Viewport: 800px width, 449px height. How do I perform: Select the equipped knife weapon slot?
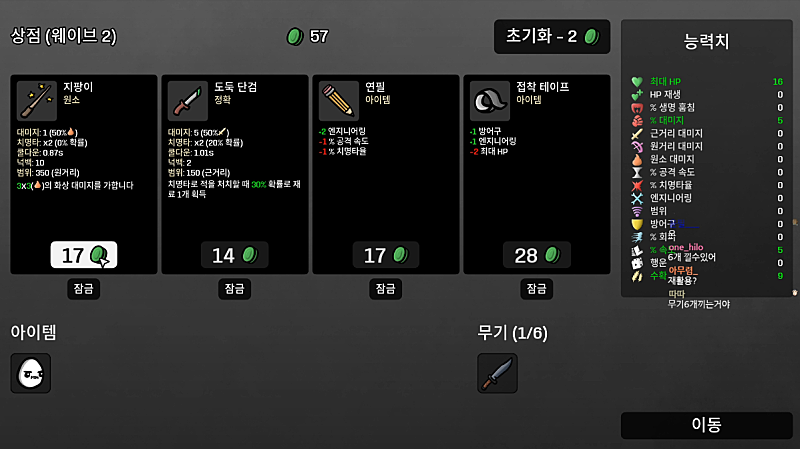[x=497, y=373]
